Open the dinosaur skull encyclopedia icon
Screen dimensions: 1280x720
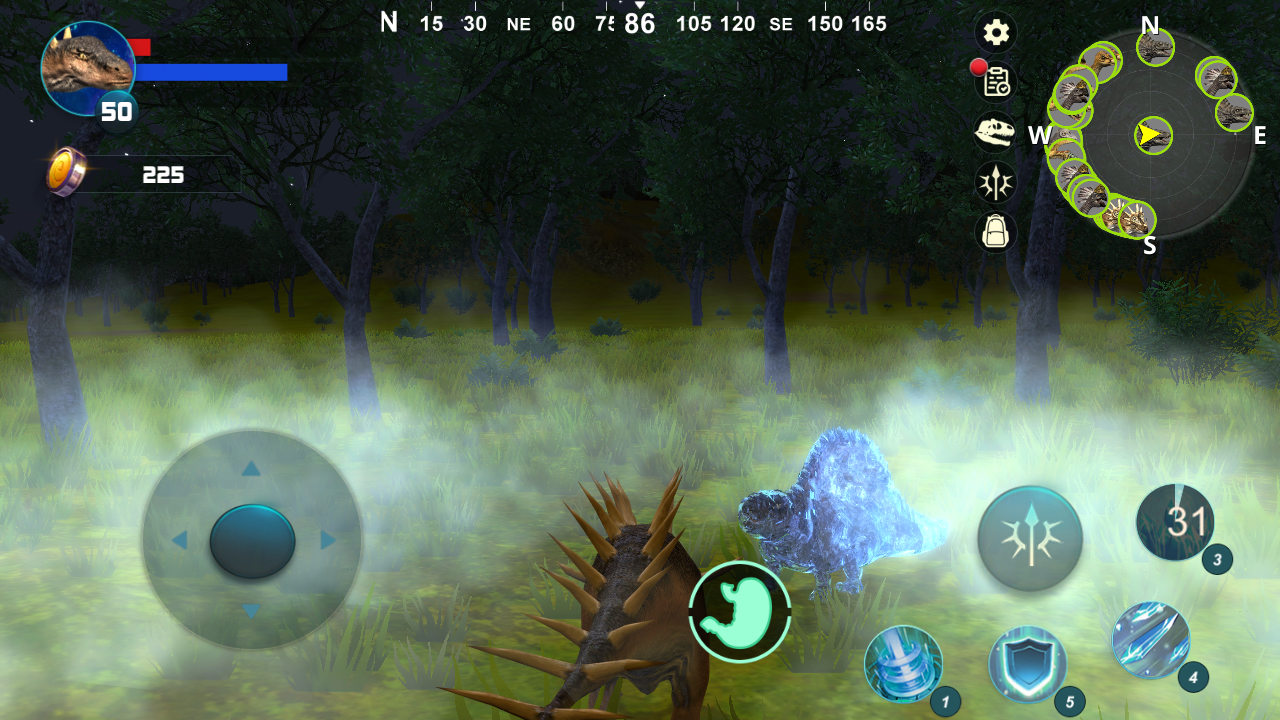pyautogui.click(x=995, y=133)
